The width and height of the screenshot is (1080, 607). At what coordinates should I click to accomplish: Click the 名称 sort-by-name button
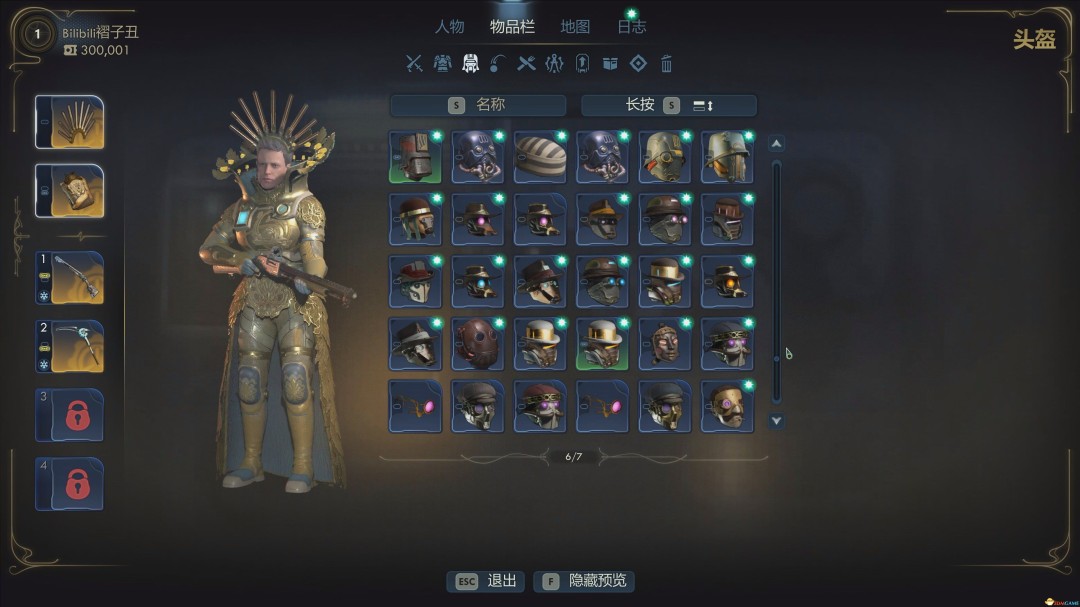(478, 105)
